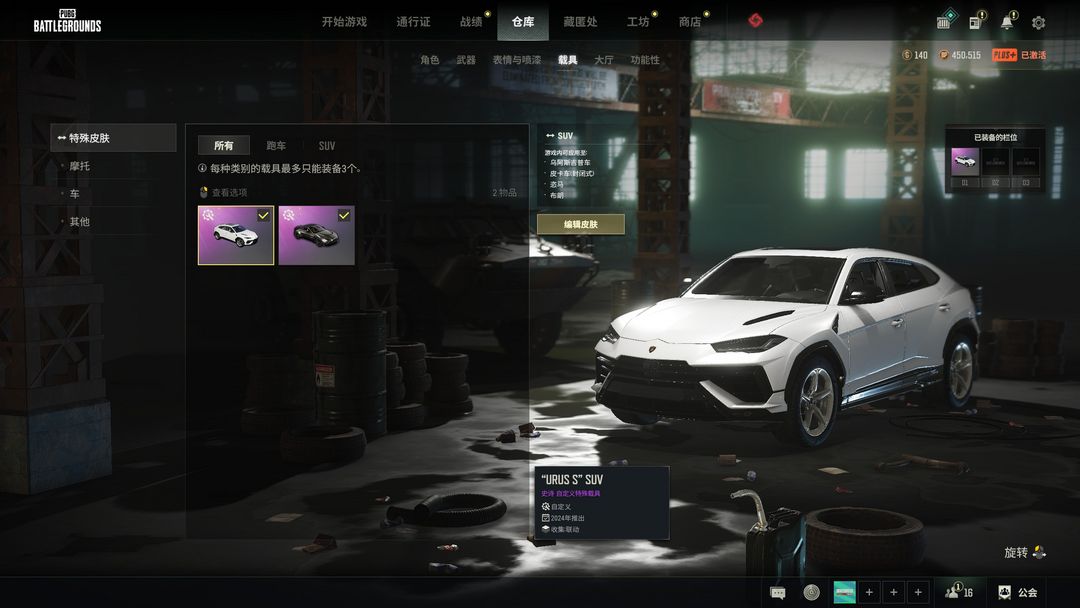Open settings via the gear icon
1080x608 pixels.
point(1038,22)
